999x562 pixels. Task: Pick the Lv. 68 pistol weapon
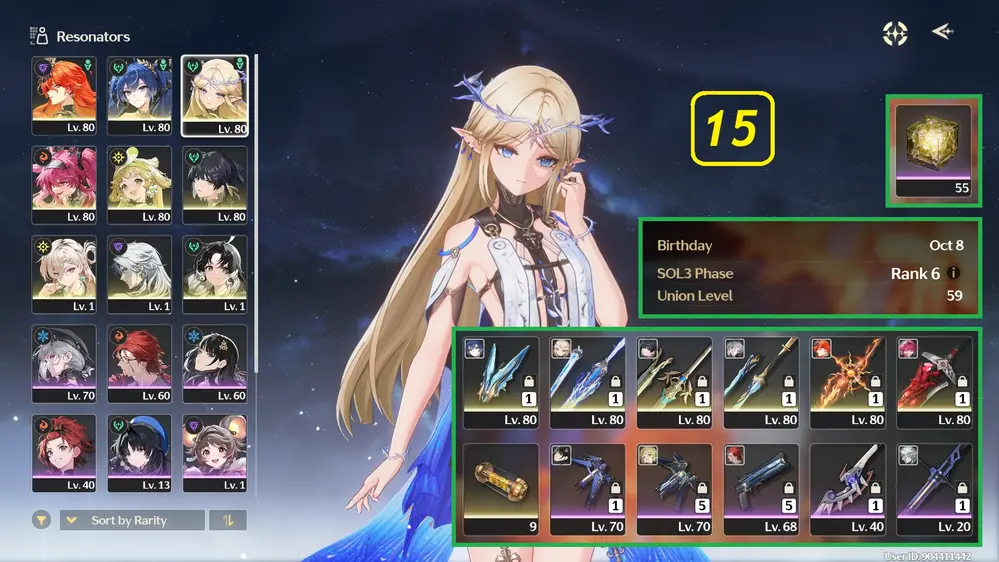point(761,488)
